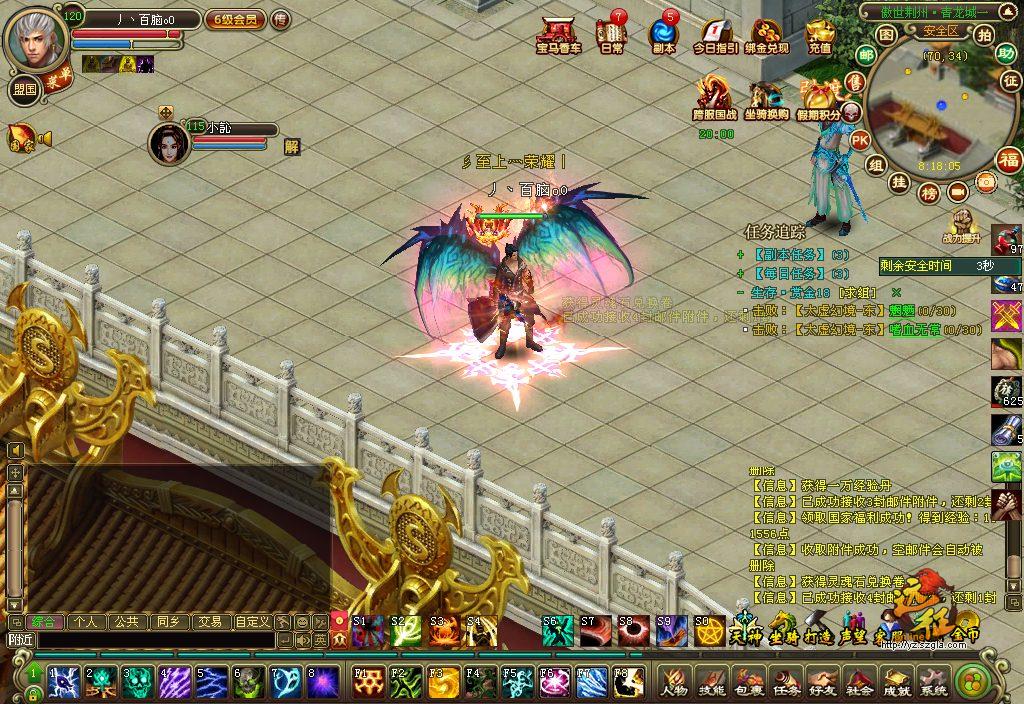Image resolution: width=1024 pixels, height=704 pixels.
Task: Open the 人物 character panel
Action: pos(674,683)
